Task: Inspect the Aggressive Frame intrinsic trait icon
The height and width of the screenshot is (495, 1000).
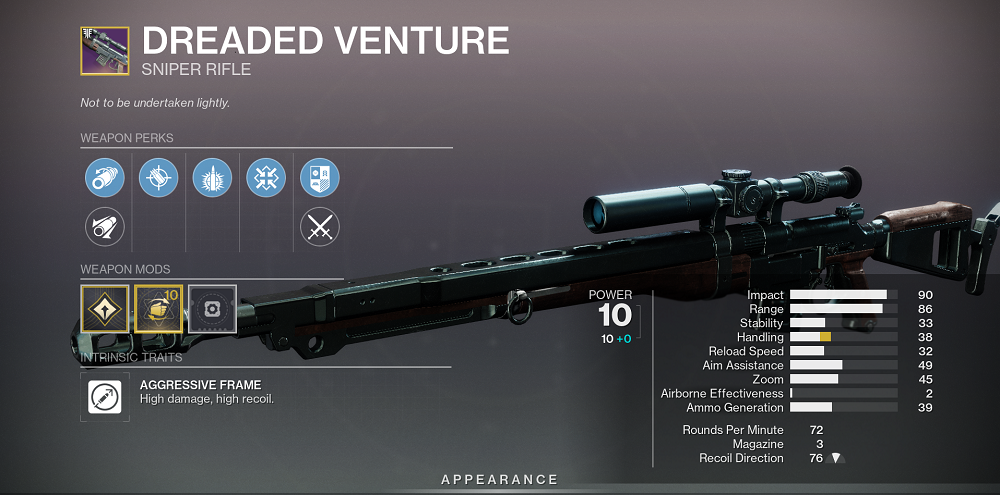Action: coord(104,397)
